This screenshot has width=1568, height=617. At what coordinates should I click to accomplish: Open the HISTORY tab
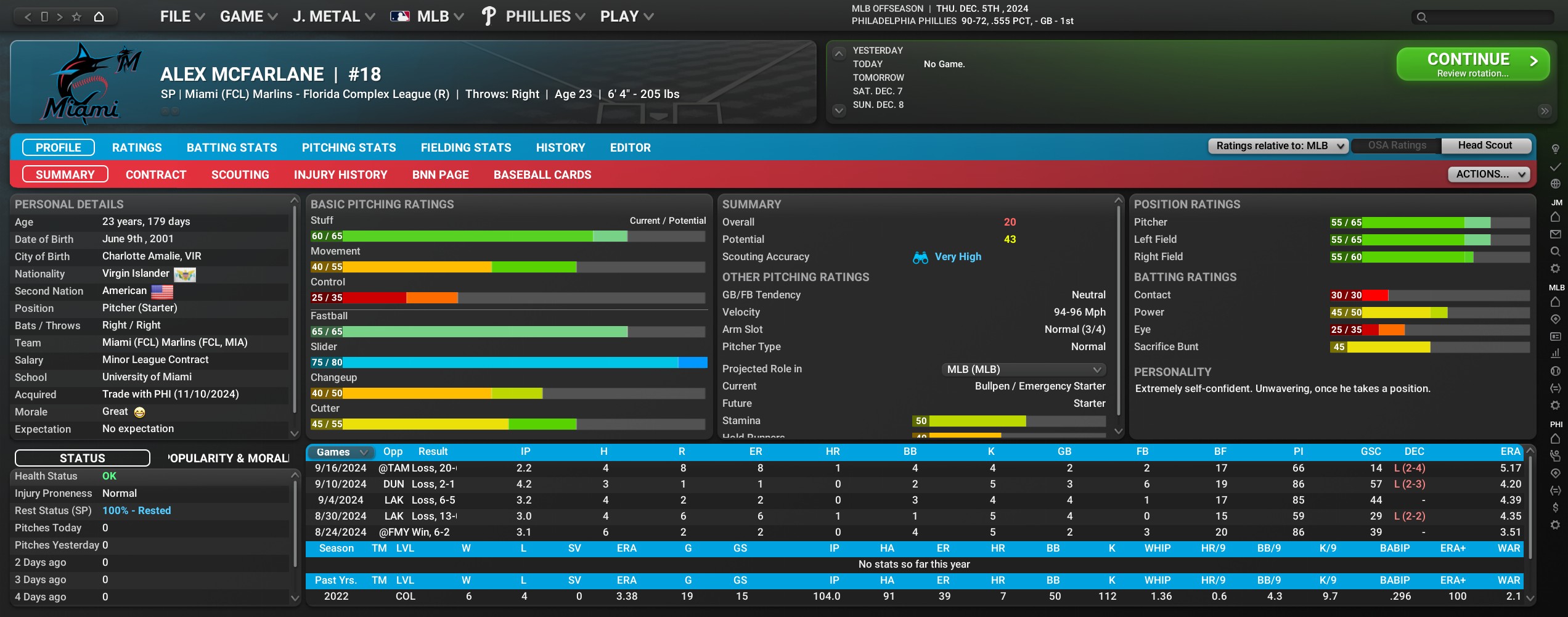[560, 147]
